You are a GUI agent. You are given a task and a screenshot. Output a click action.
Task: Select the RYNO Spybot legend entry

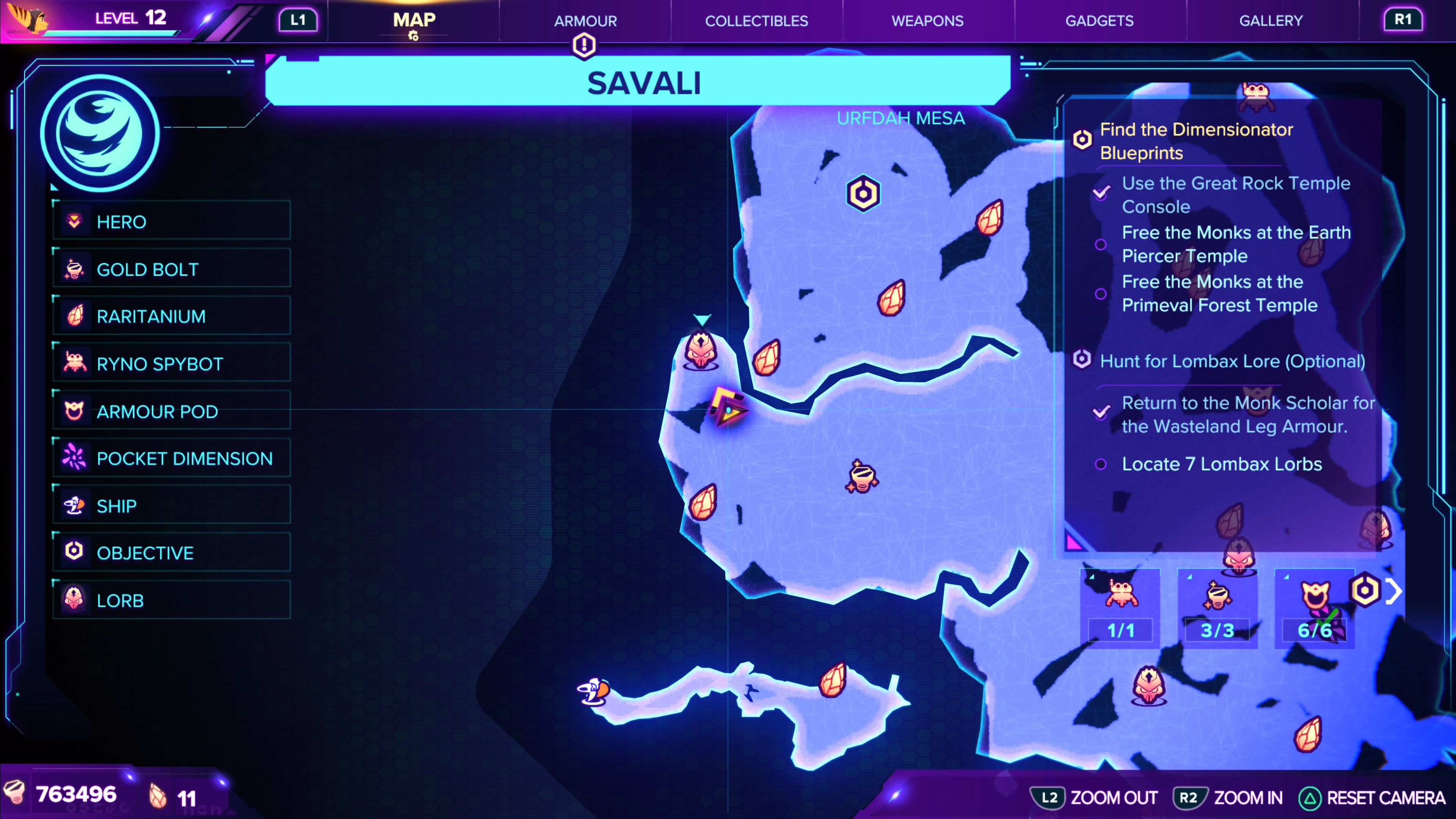[x=172, y=364]
